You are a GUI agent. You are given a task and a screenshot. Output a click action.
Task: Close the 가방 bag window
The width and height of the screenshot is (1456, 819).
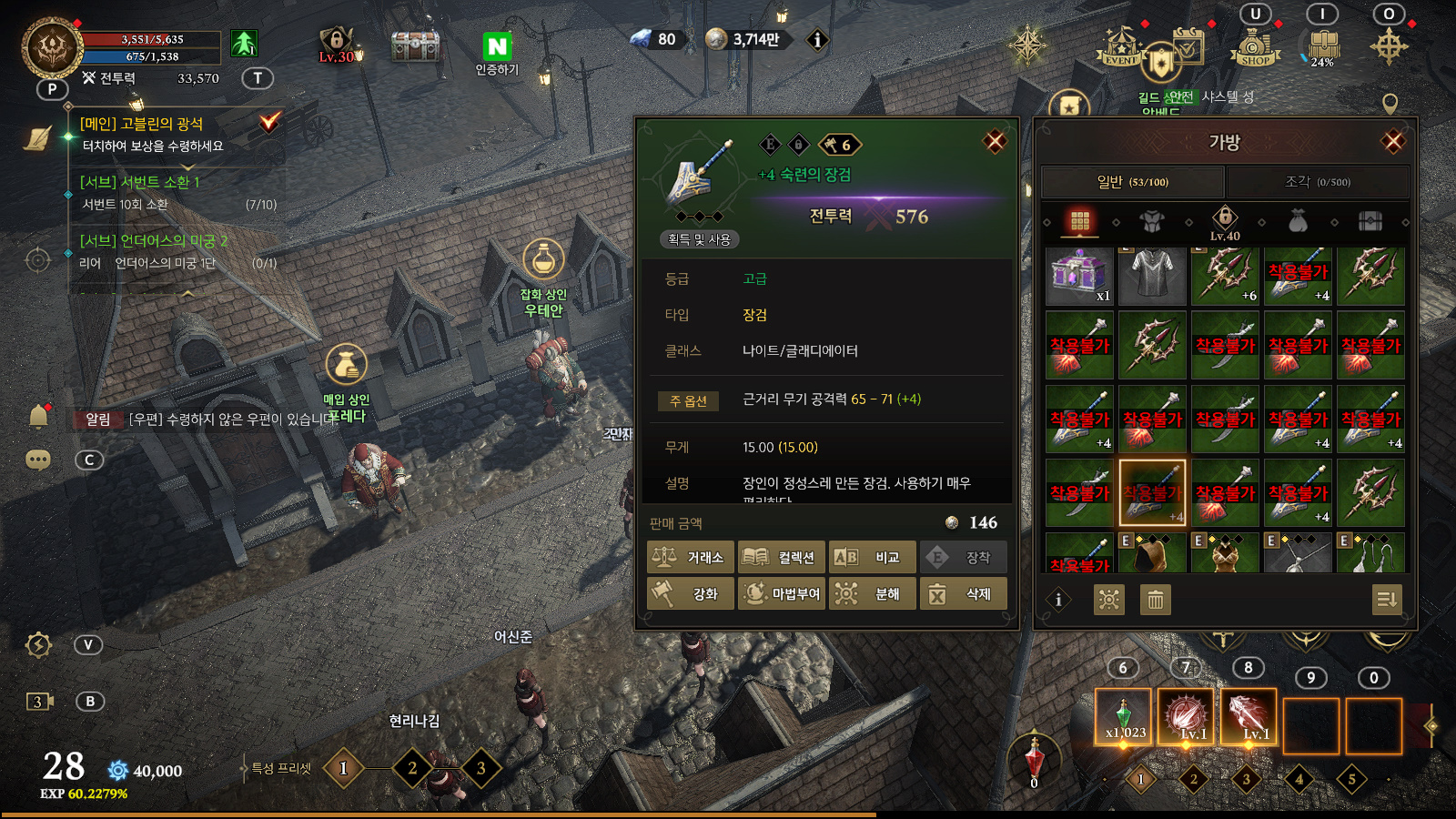click(1392, 142)
